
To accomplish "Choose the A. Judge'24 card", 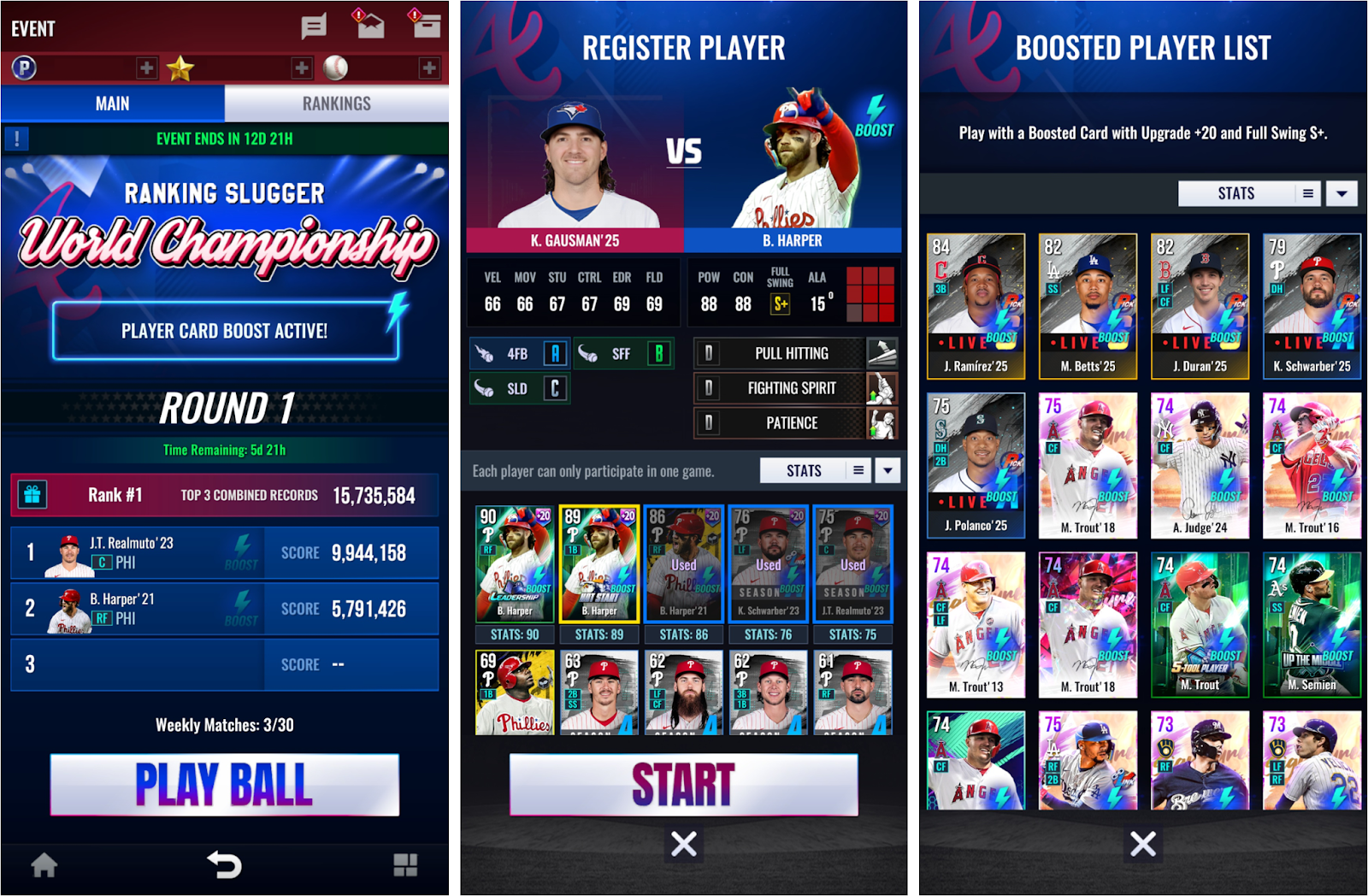I will click(x=1200, y=465).
